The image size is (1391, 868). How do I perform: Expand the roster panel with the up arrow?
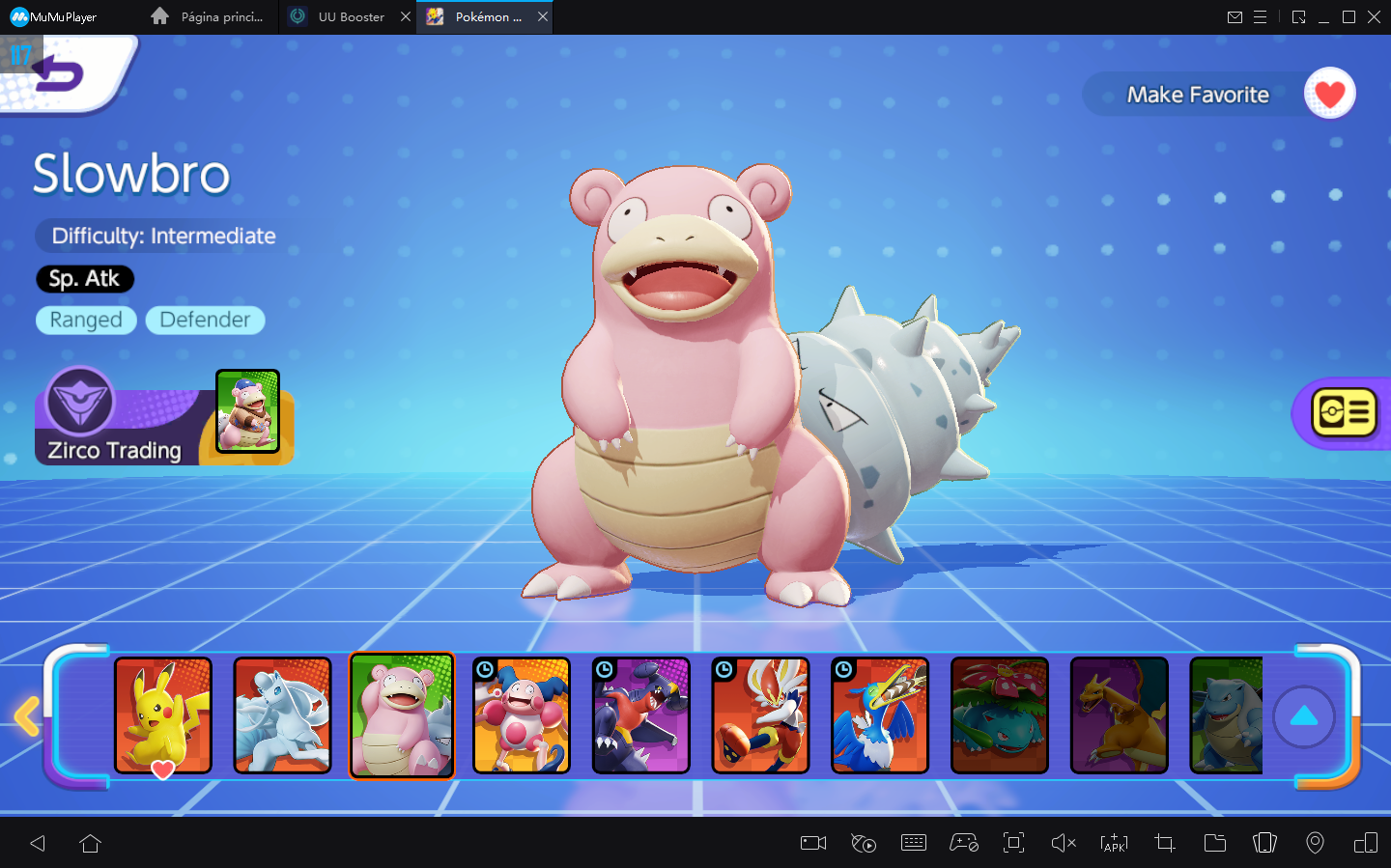coord(1305,715)
